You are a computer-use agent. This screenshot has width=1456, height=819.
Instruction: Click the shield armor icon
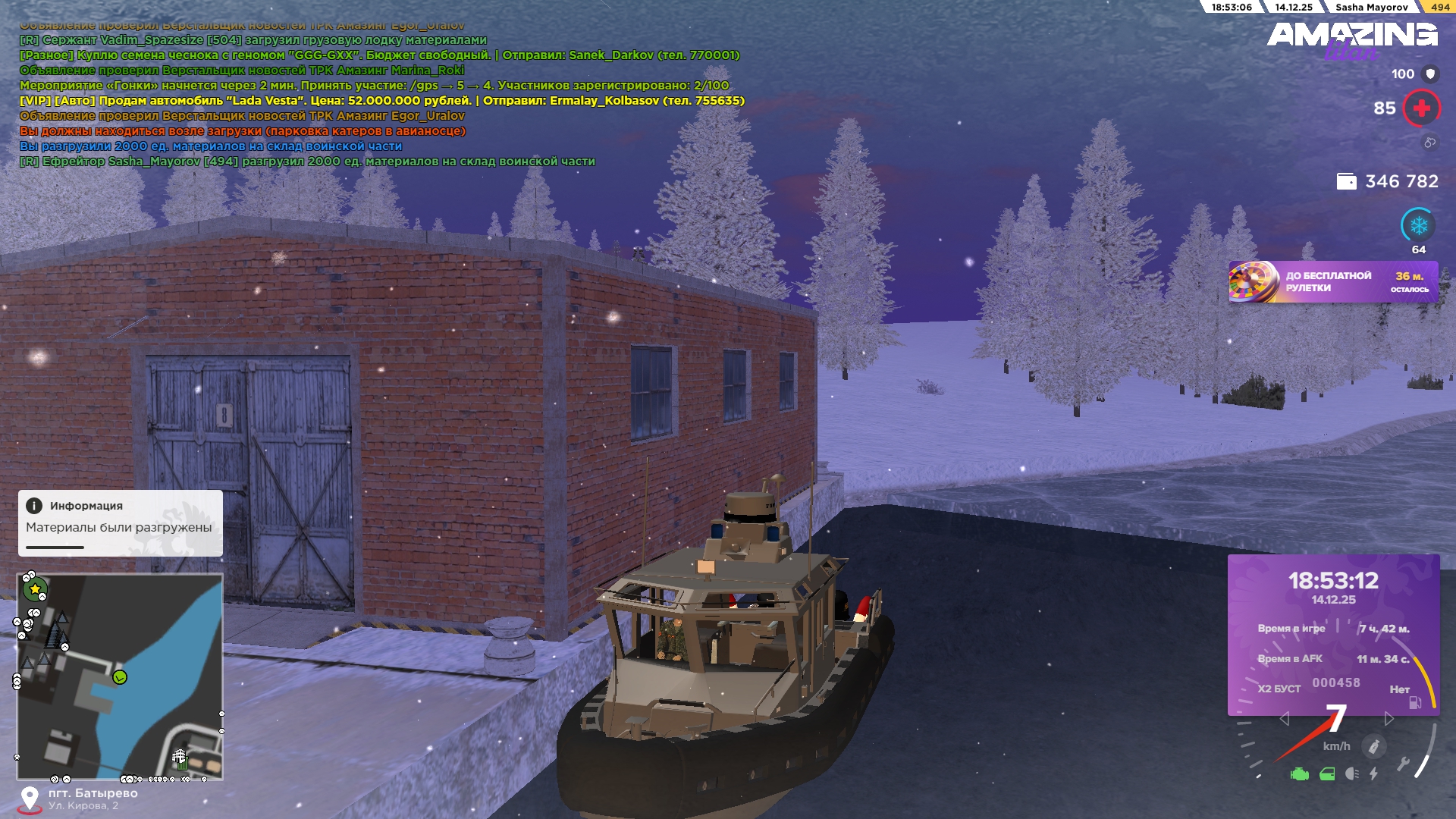point(1430,74)
